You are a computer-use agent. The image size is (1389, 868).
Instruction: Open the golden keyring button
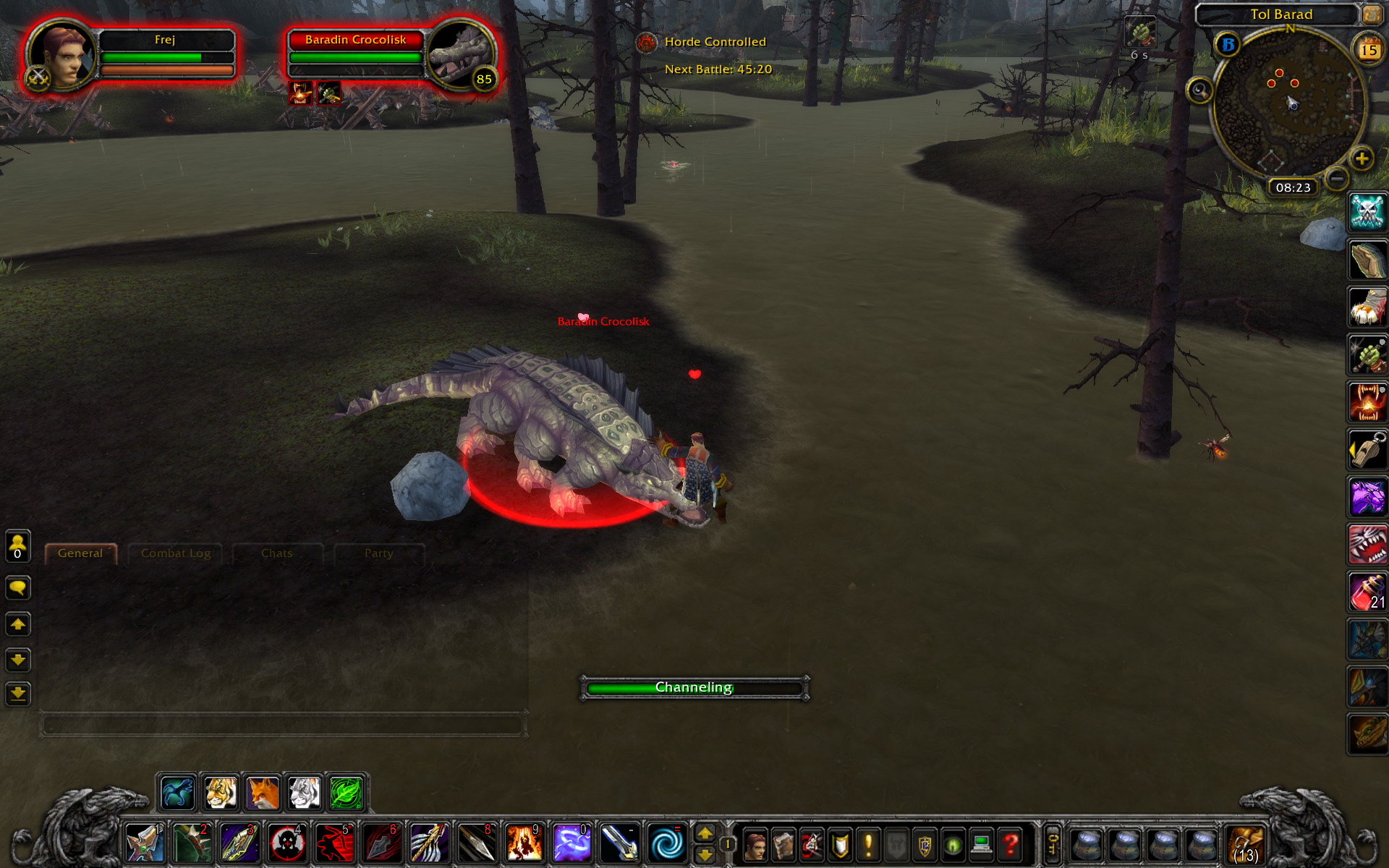click(x=1053, y=843)
